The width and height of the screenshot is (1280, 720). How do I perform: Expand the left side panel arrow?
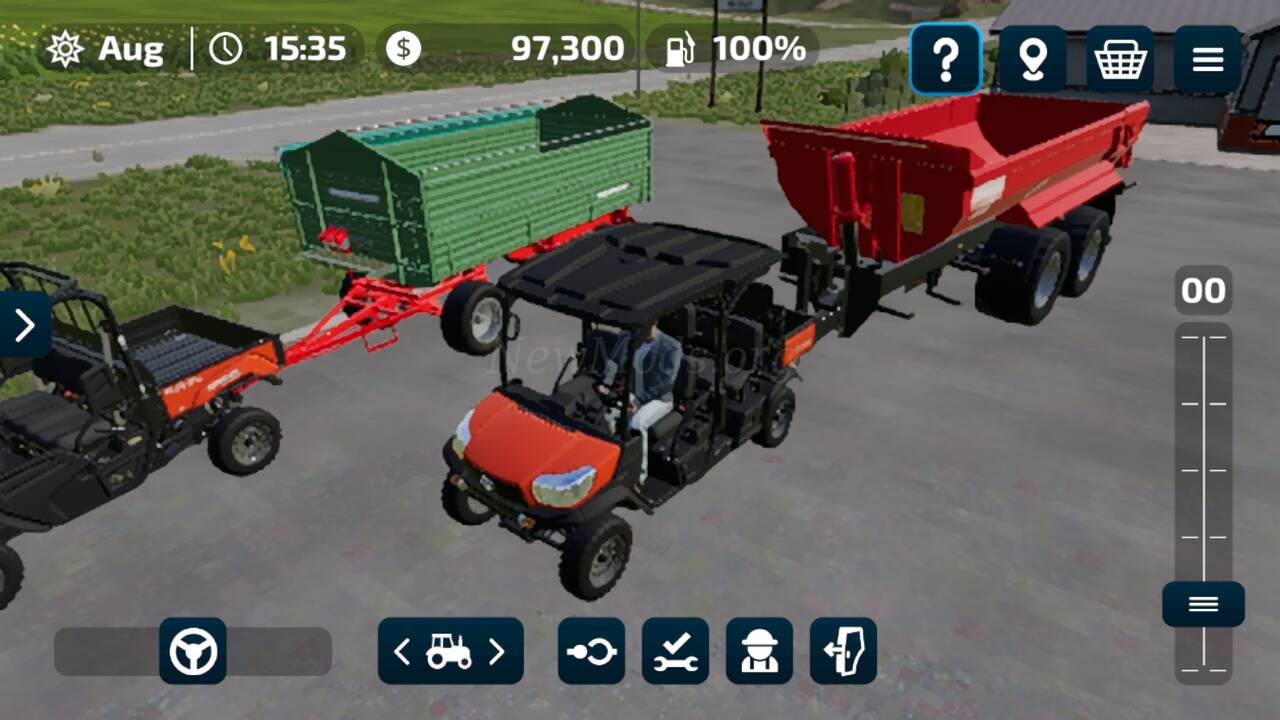pos(24,324)
